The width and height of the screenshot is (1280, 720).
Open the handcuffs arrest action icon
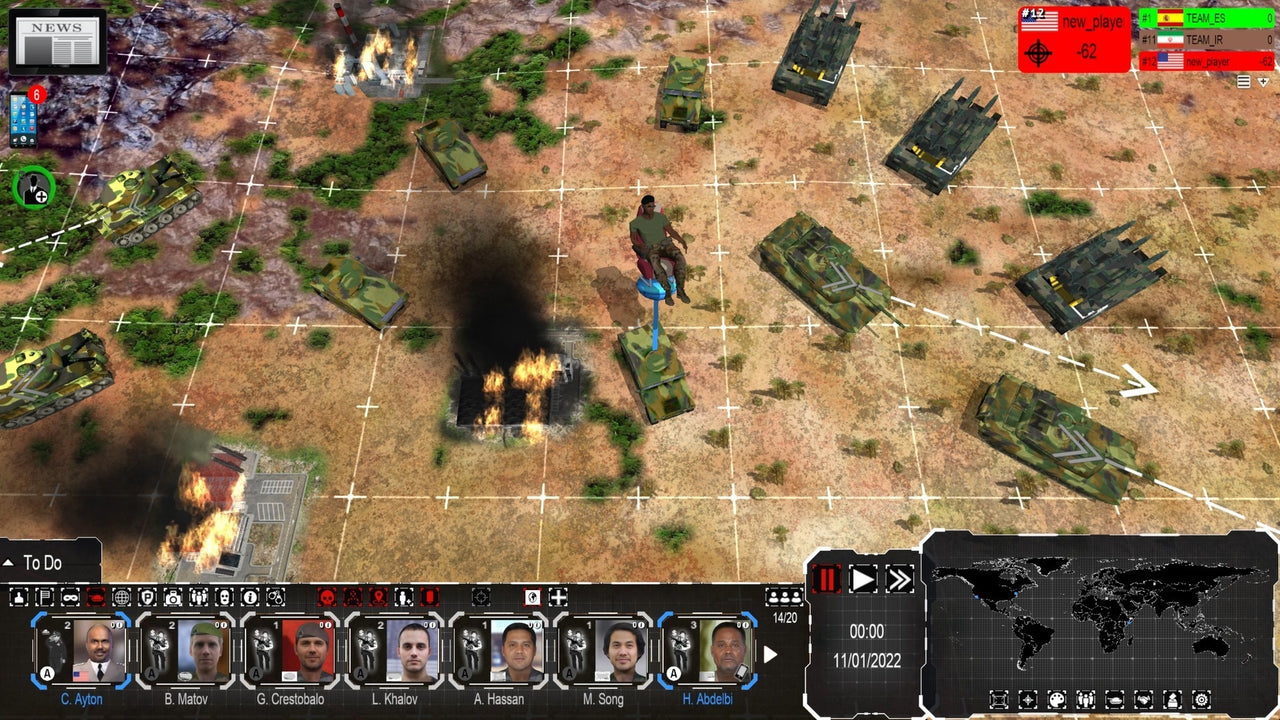pyautogui.click(x=275, y=598)
